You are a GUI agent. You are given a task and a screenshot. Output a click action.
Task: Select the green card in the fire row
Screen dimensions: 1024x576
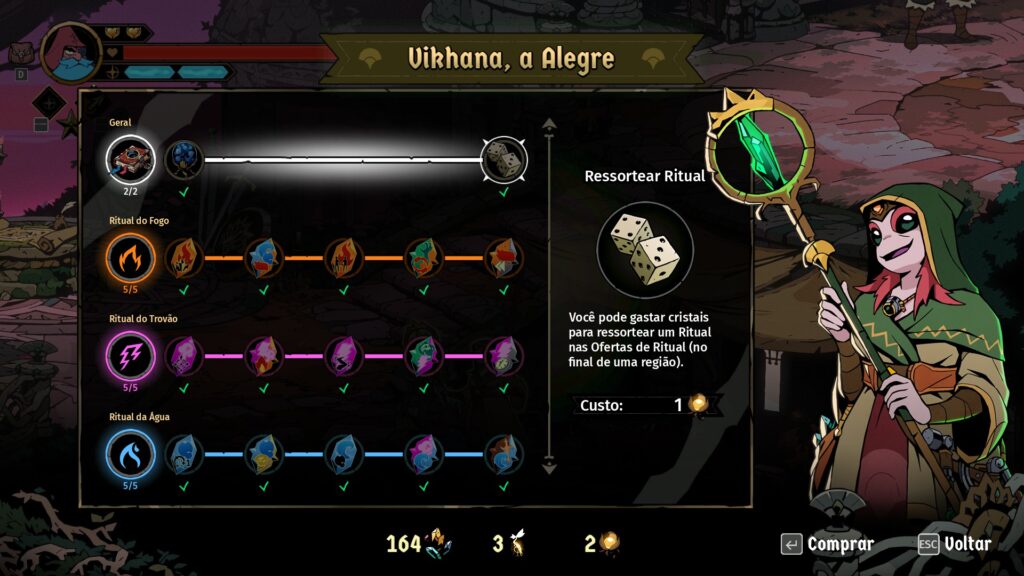pyautogui.click(x=423, y=258)
